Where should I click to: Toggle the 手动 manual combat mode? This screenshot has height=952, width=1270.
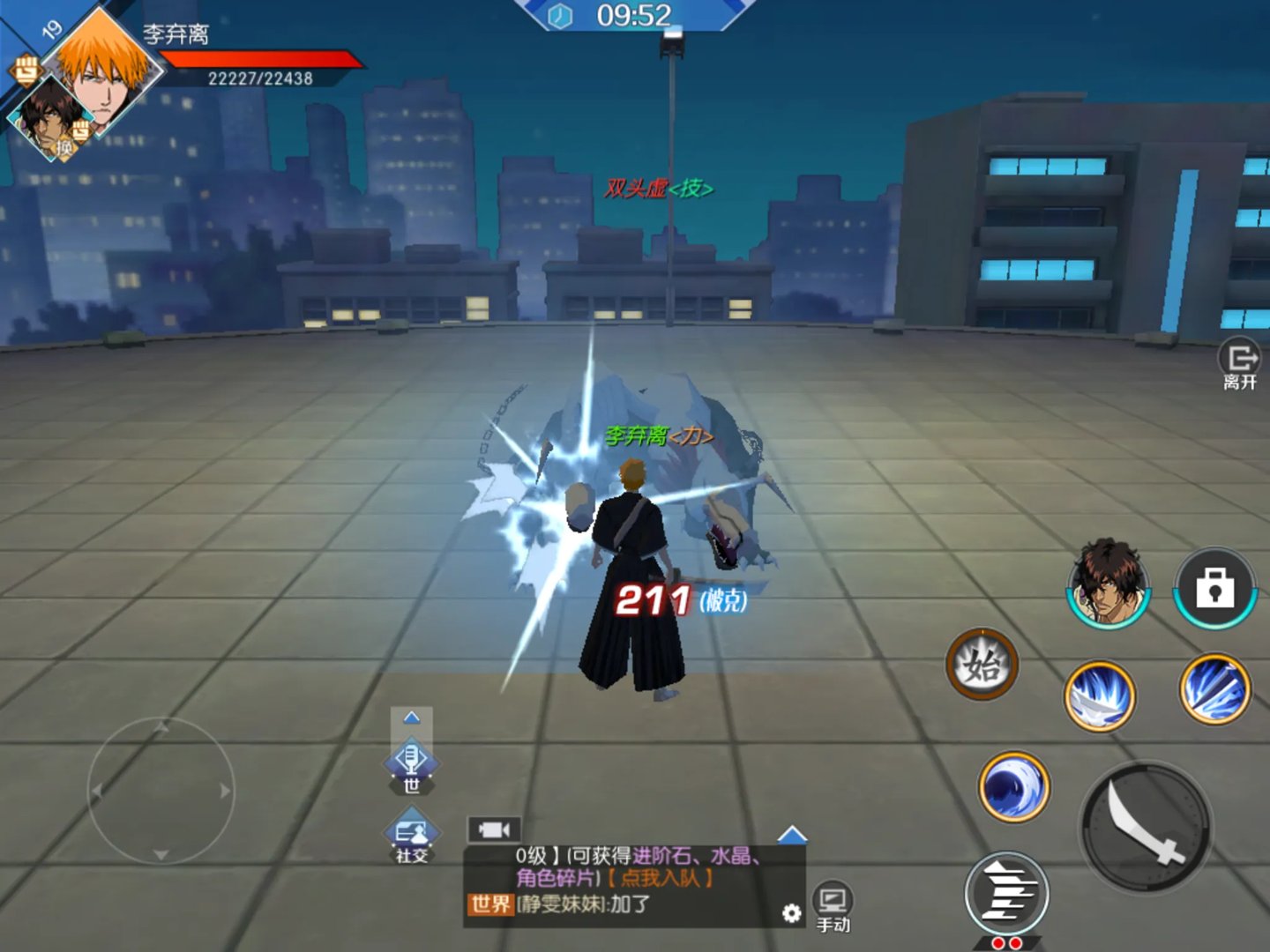tap(833, 907)
